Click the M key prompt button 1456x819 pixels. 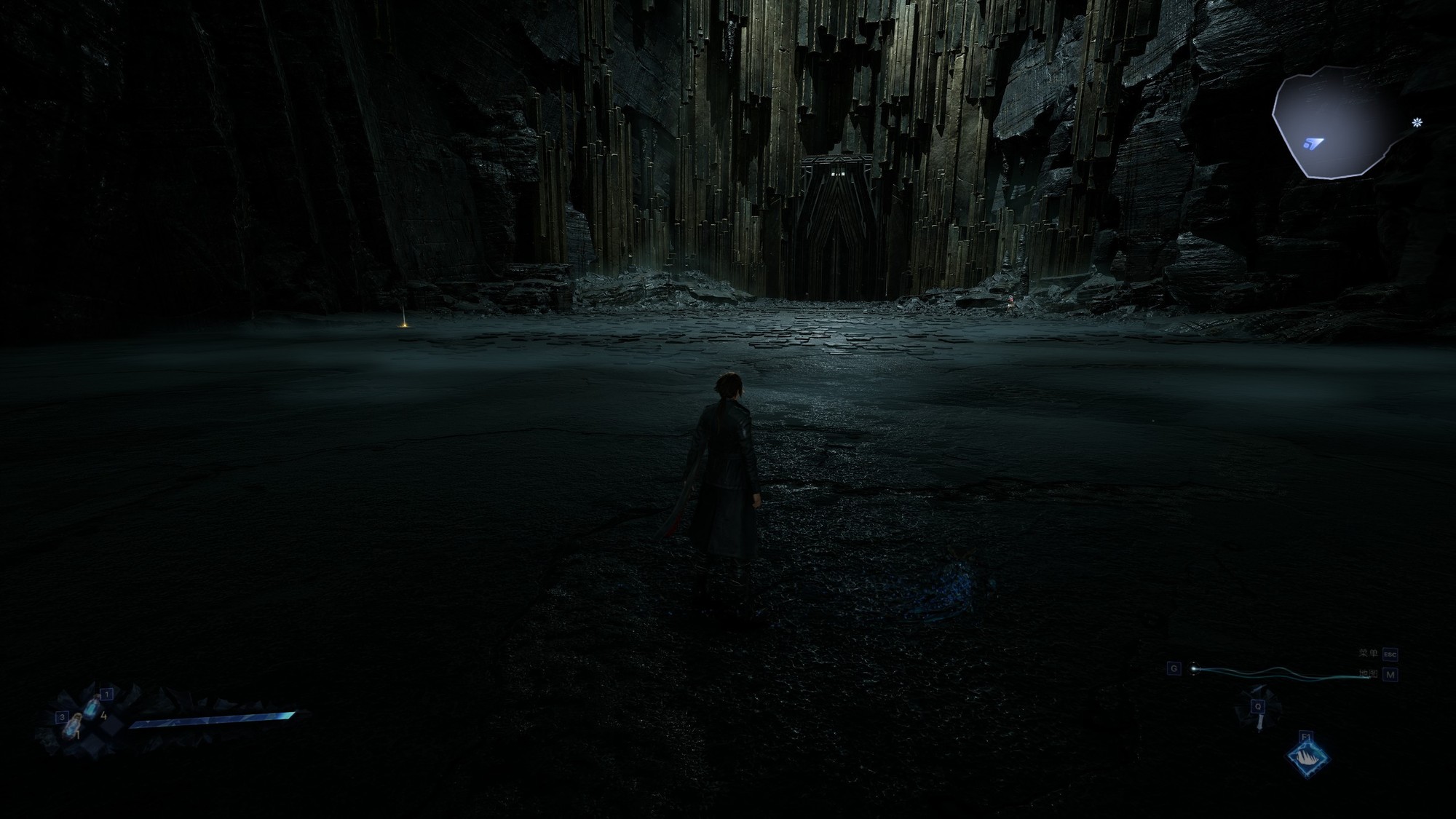pyautogui.click(x=1390, y=675)
